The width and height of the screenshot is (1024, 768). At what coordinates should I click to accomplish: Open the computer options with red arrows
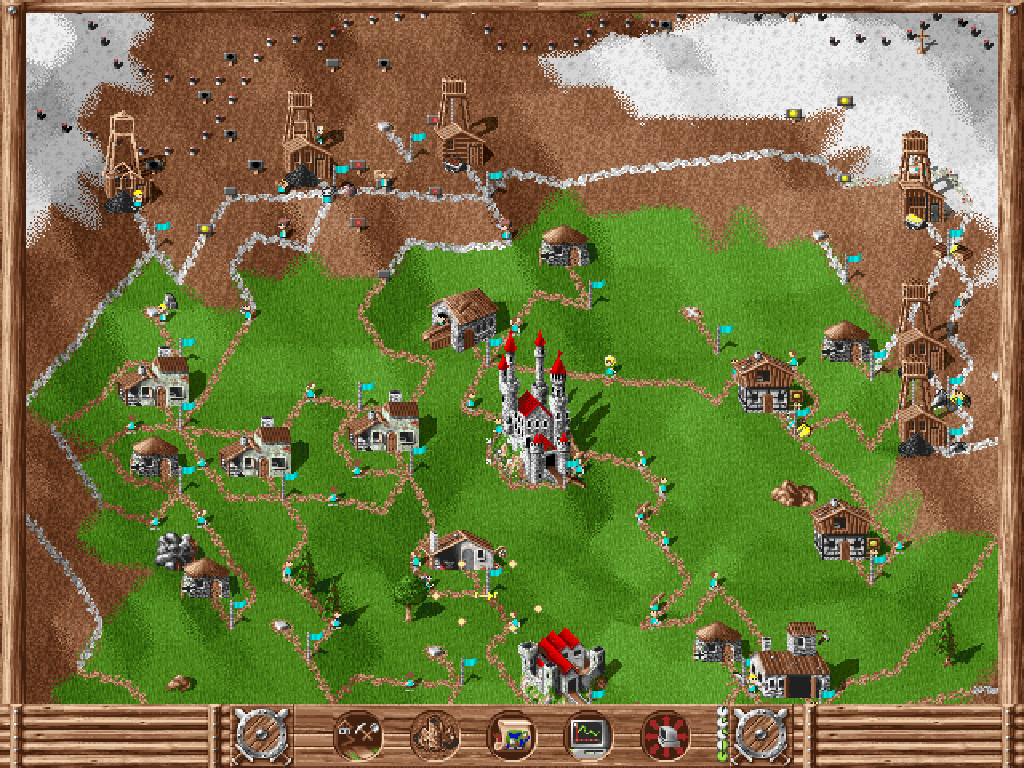665,737
